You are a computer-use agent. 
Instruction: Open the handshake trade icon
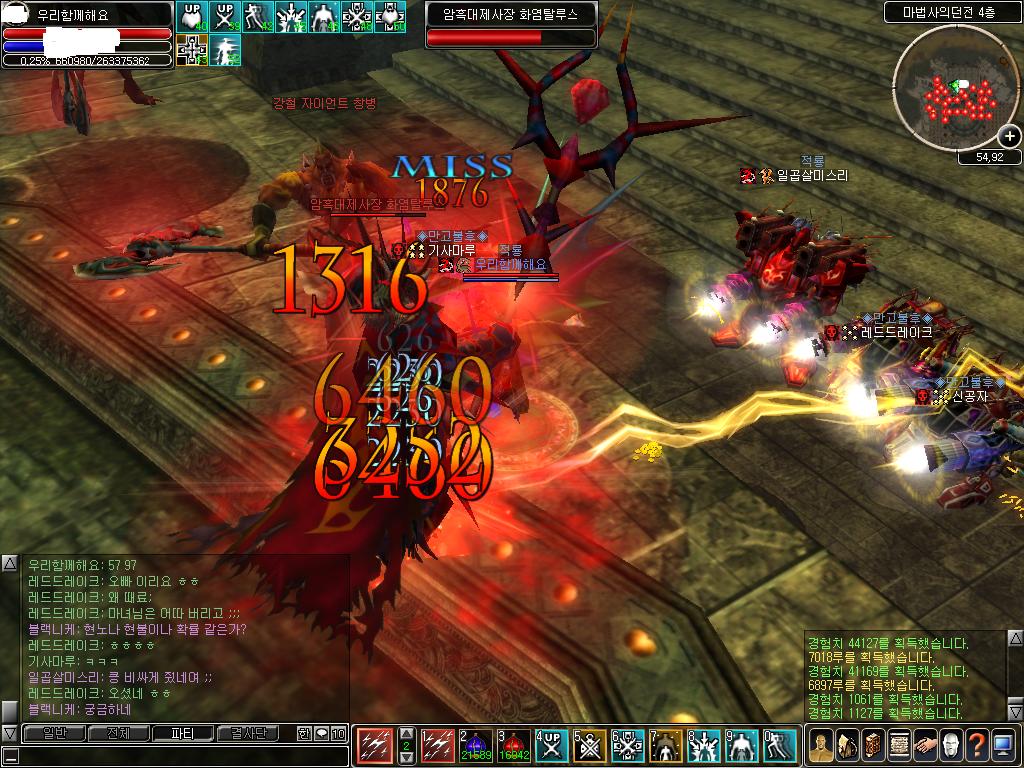[x=925, y=745]
